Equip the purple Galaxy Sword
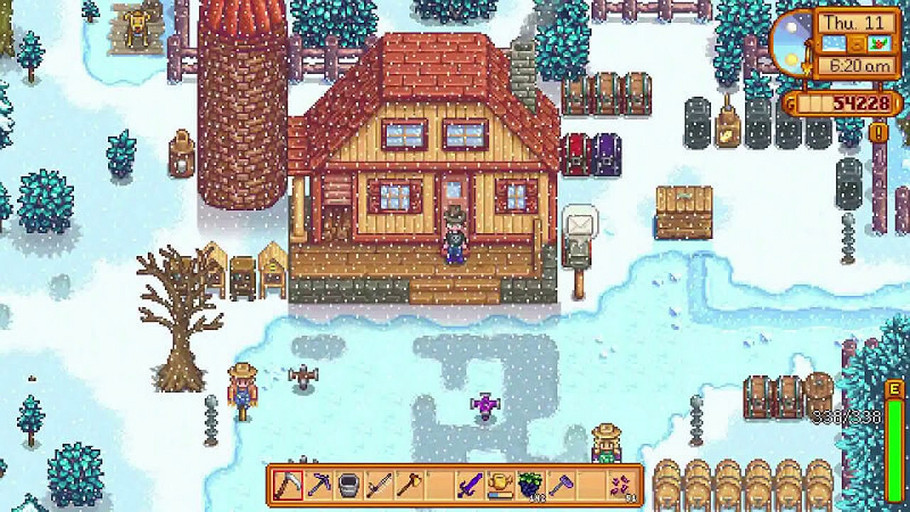The image size is (910, 512). point(469,485)
